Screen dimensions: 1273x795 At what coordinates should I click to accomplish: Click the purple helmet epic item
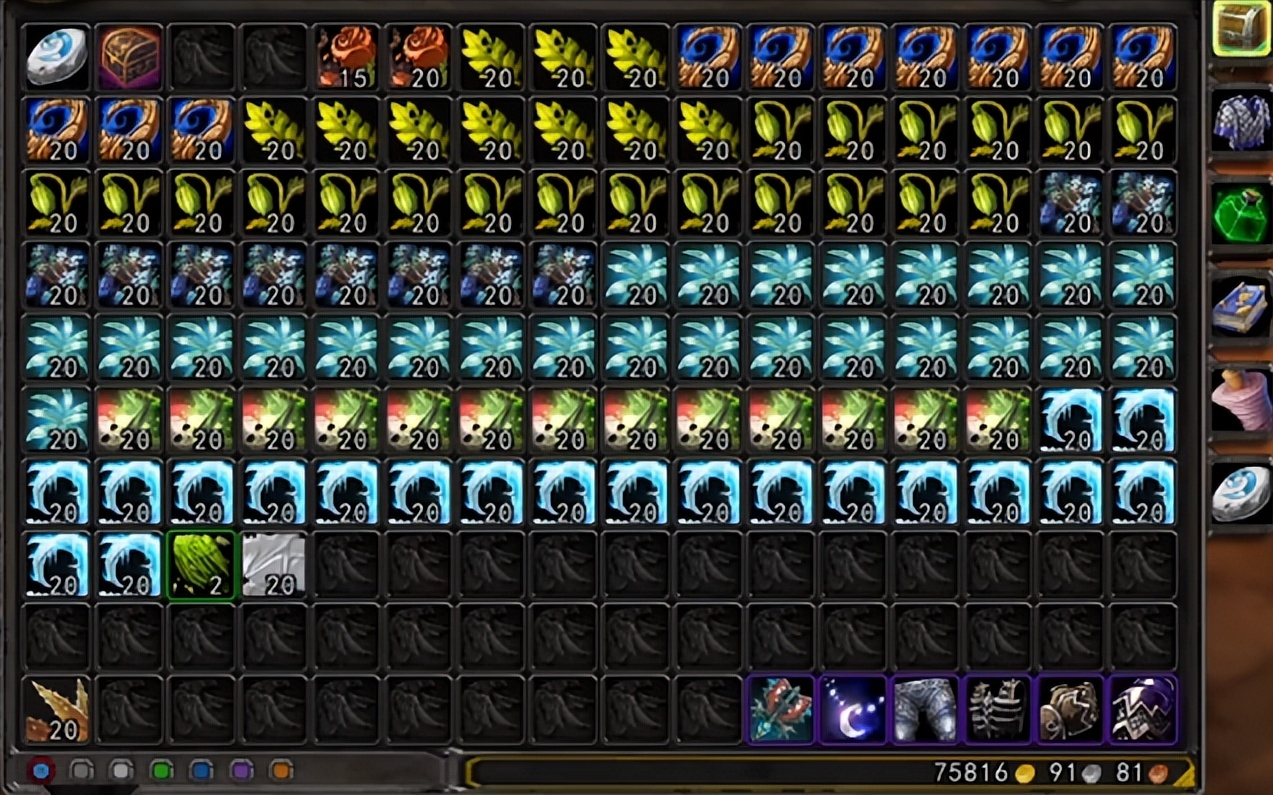click(1142, 710)
